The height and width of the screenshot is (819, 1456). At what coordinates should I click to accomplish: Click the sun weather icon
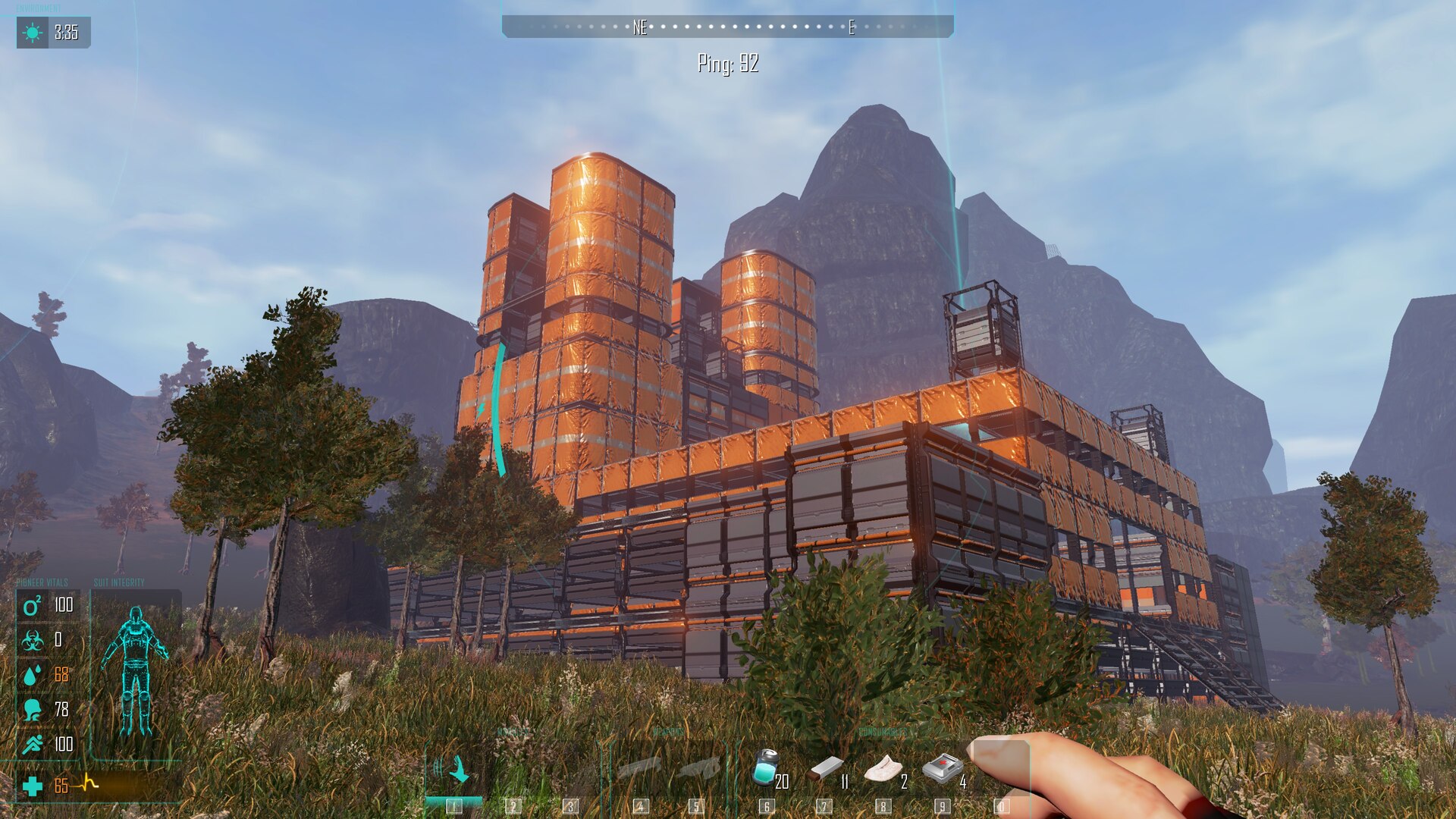(33, 33)
